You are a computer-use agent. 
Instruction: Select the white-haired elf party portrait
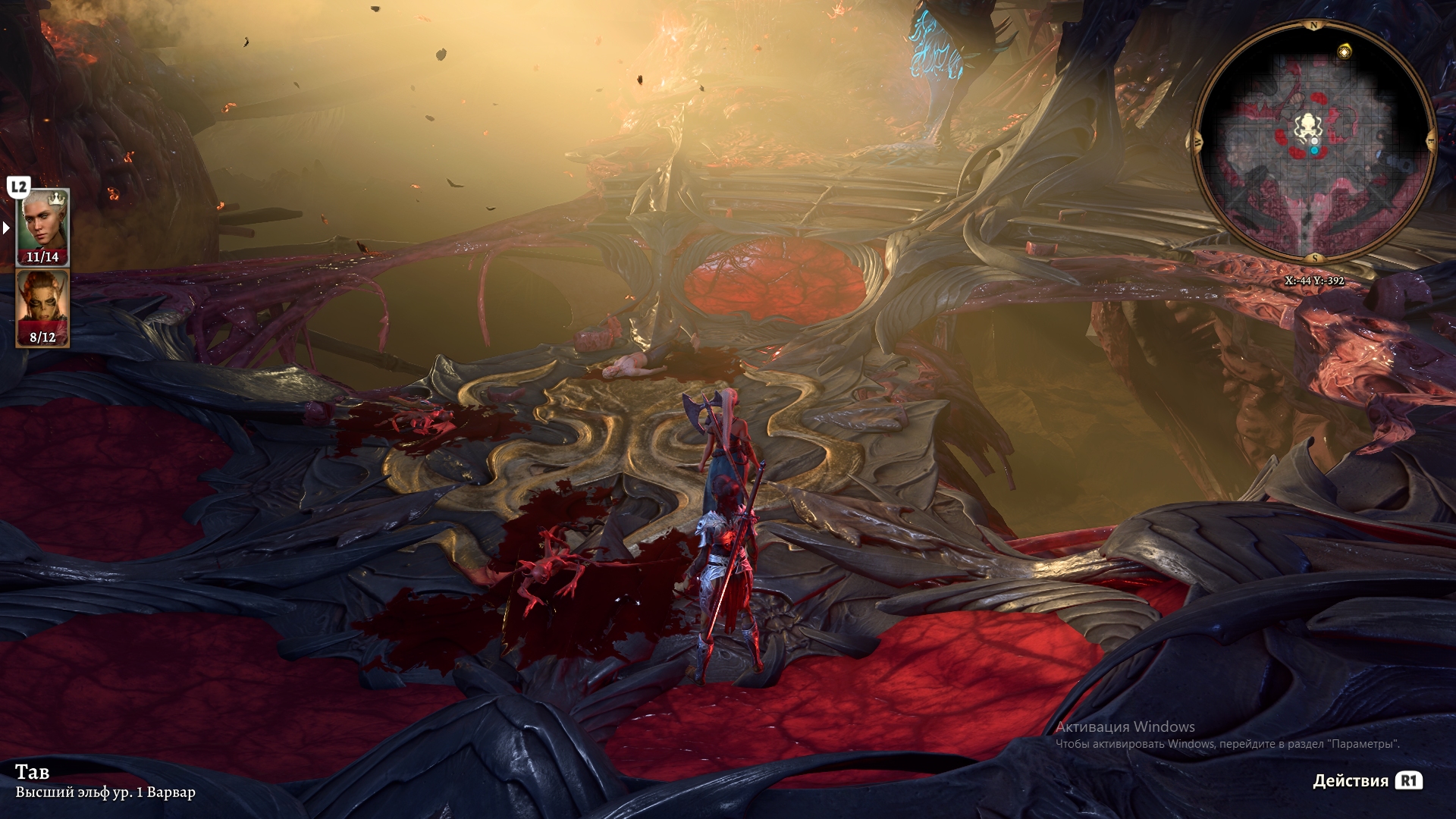pos(42,226)
